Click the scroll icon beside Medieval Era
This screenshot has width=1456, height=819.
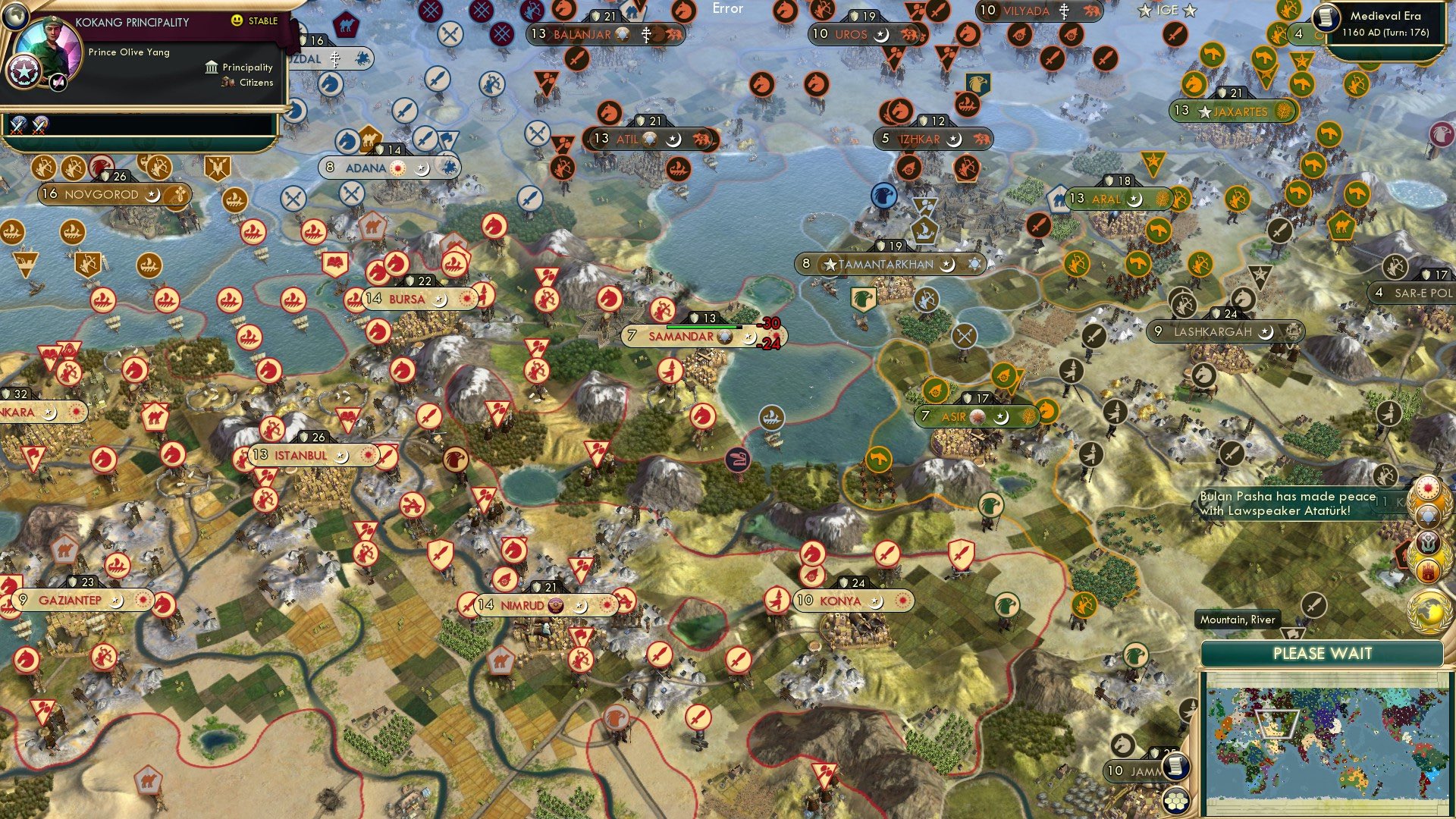tap(1326, 17)
